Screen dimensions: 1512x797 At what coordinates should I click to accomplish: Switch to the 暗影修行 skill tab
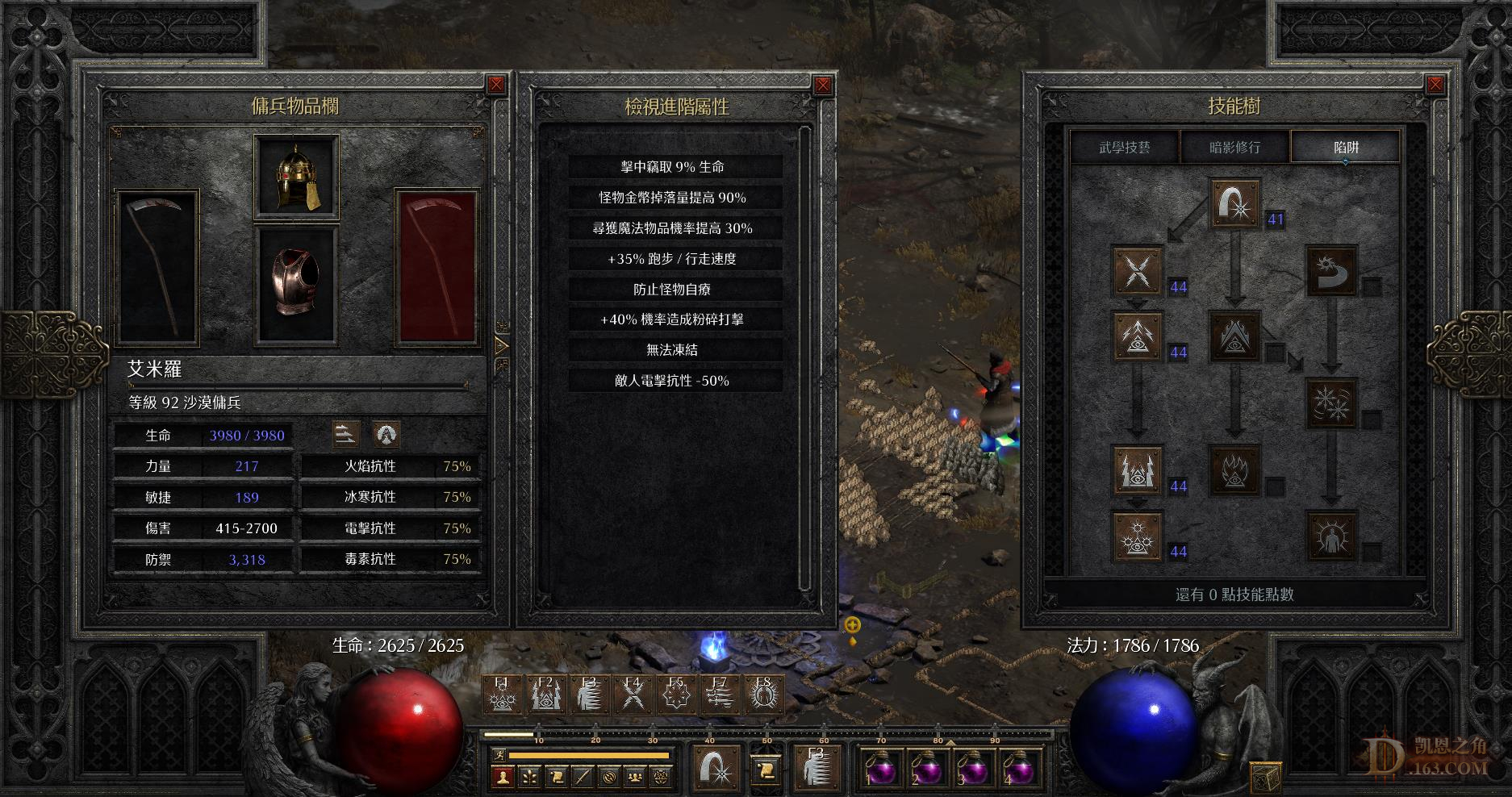point(1234,148)
